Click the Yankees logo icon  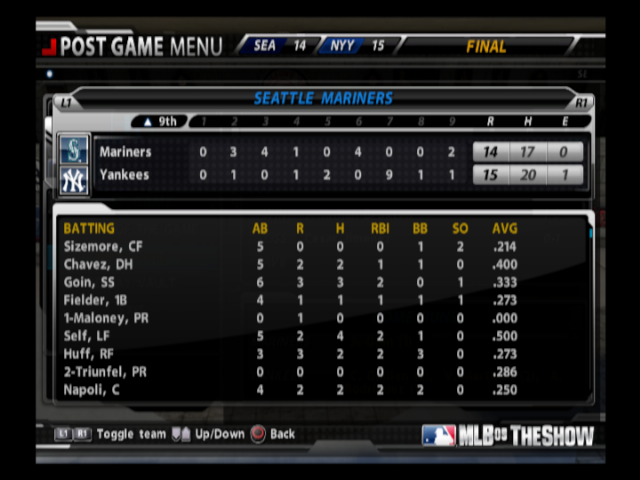tap(74, 181)
